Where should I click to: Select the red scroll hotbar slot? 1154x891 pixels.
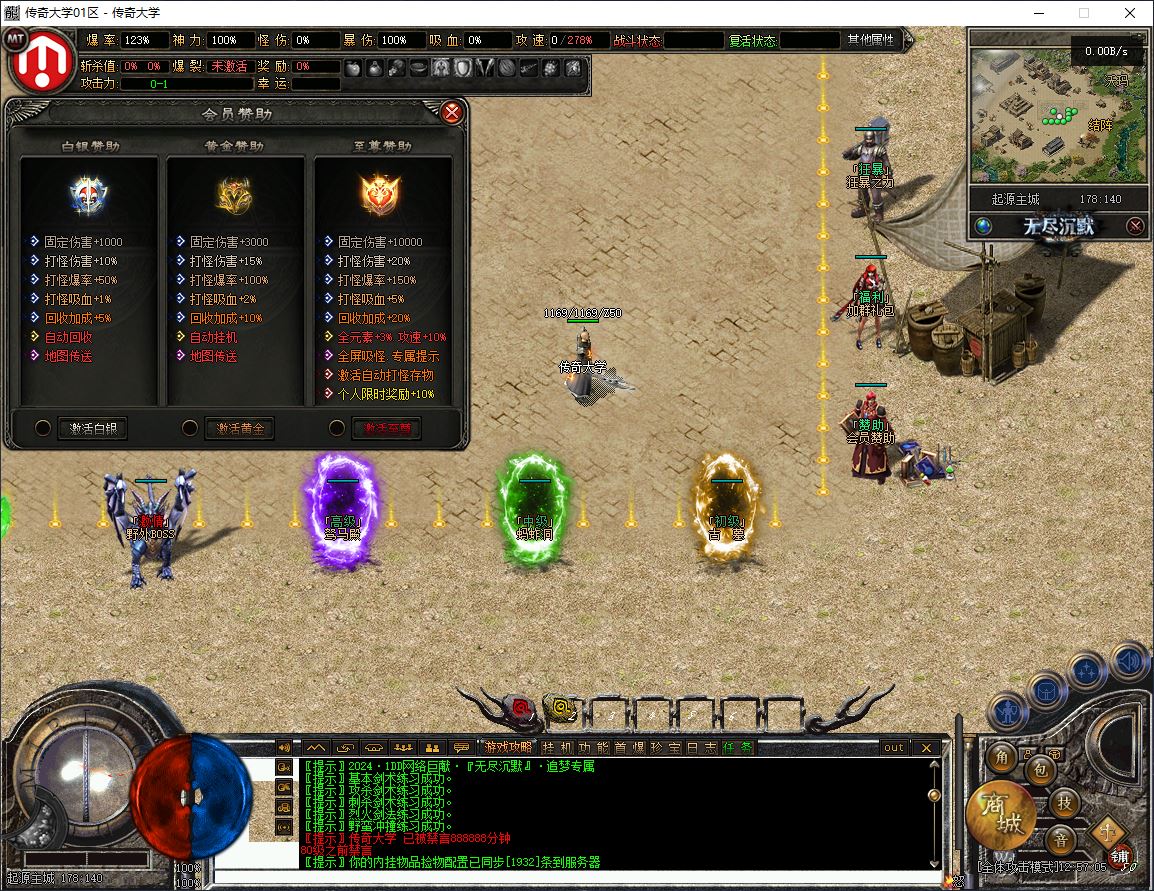[x=521, y=709]
